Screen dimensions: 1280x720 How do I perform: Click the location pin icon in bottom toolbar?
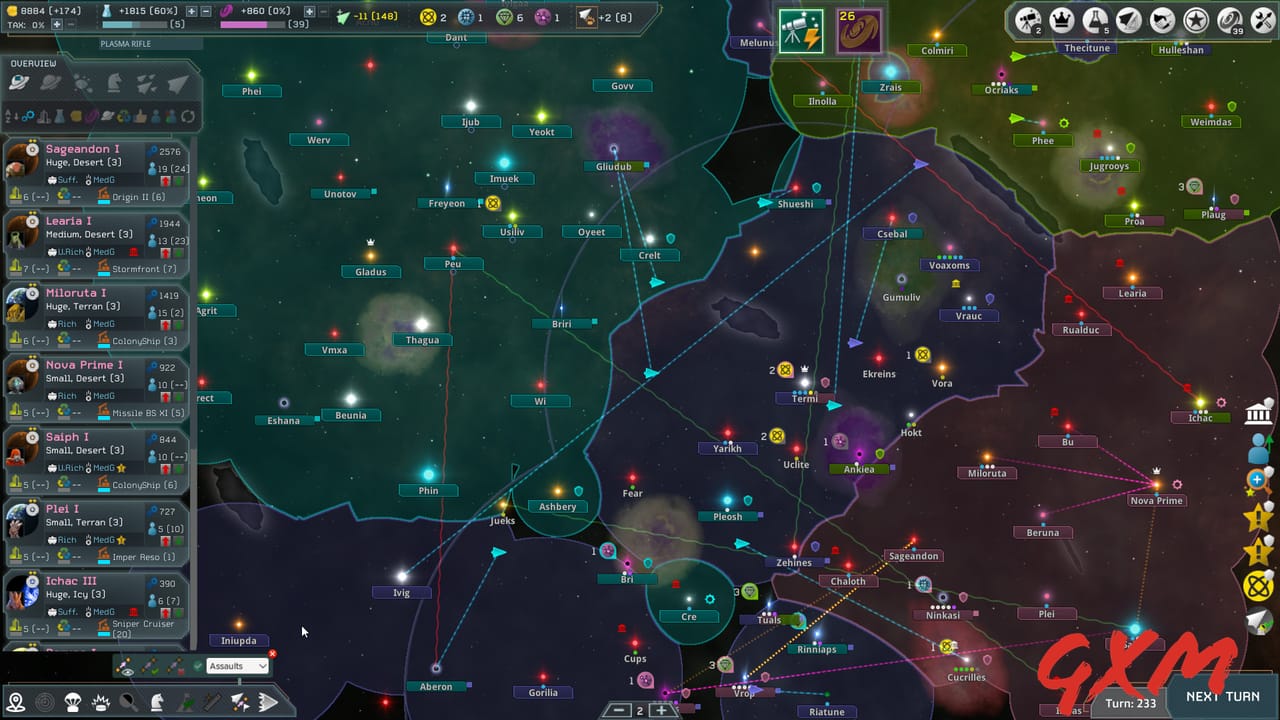(16, 702)
